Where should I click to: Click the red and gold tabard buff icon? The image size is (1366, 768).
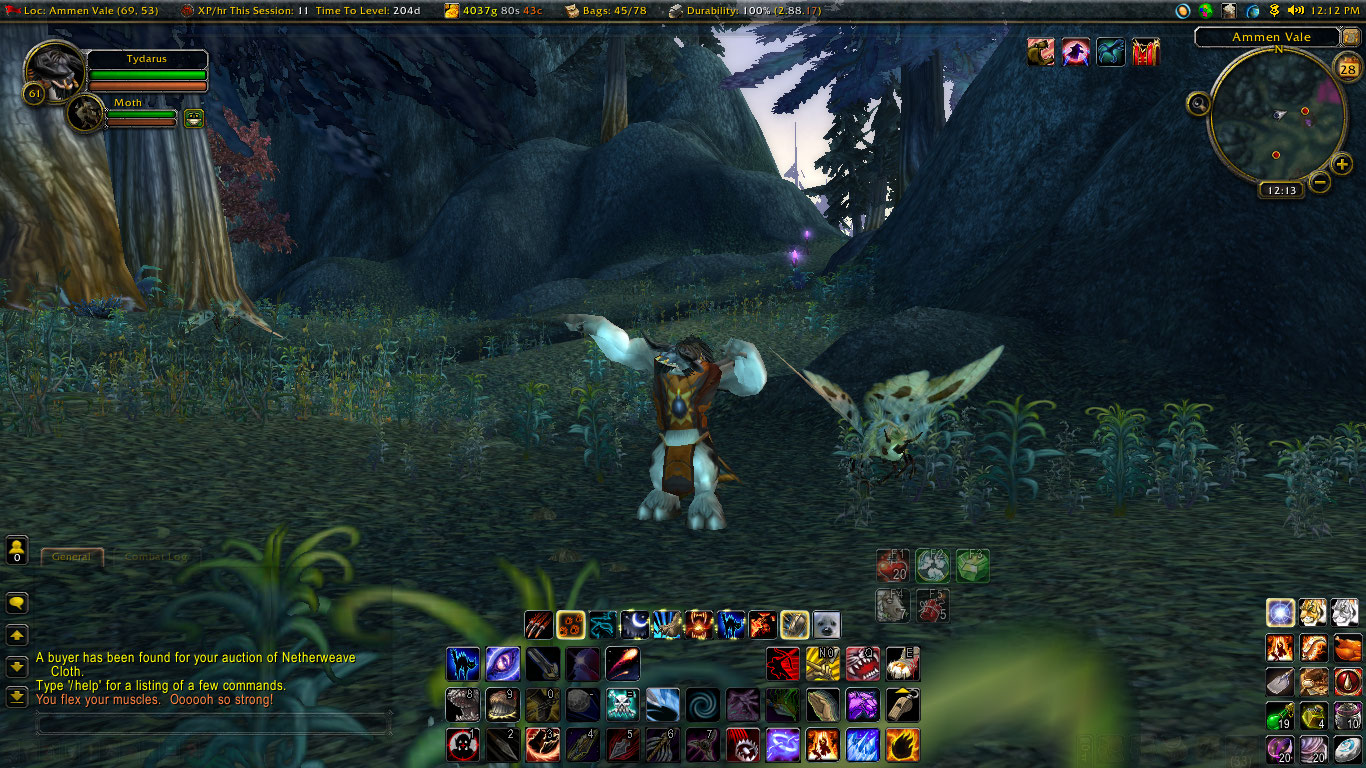point(1145,53)
